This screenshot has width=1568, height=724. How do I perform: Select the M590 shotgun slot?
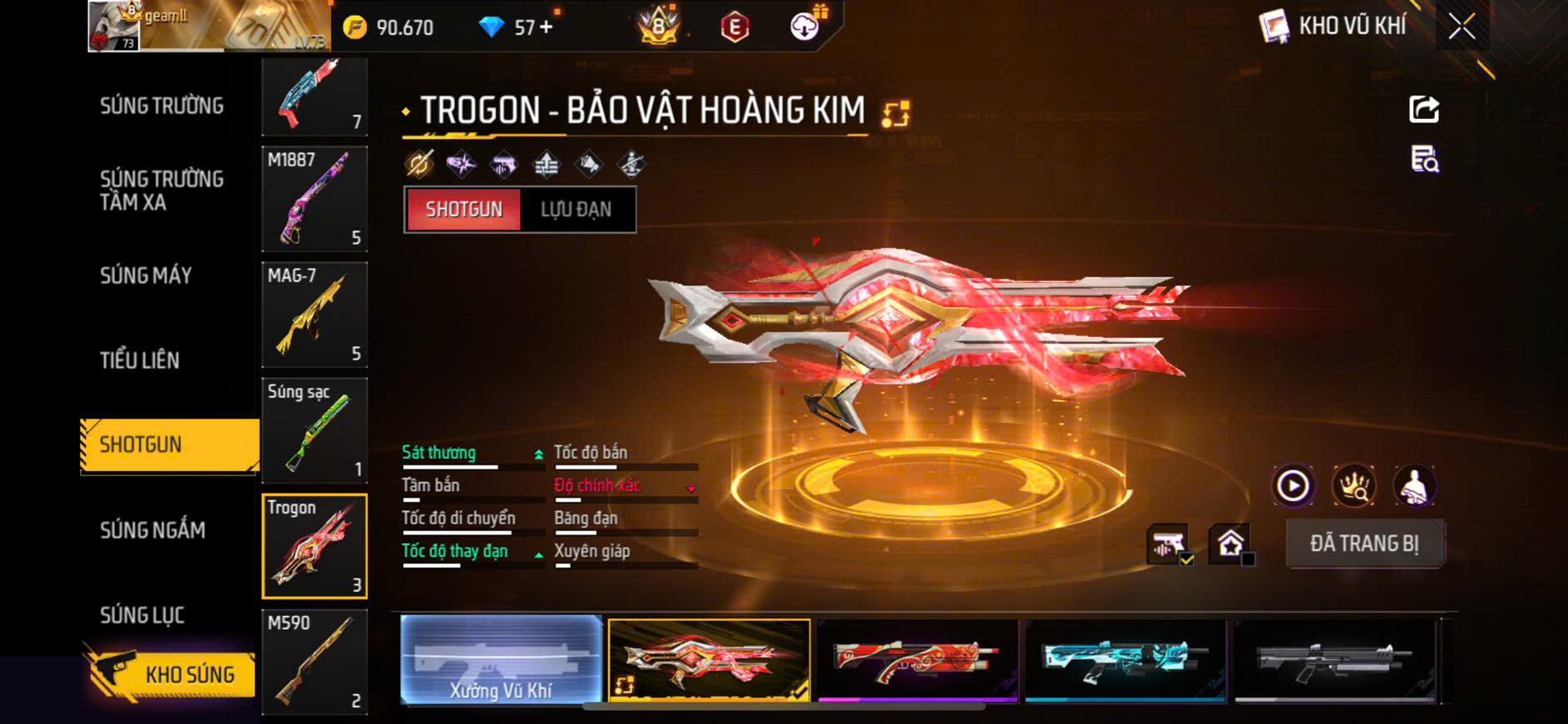(x=314, y=662)
